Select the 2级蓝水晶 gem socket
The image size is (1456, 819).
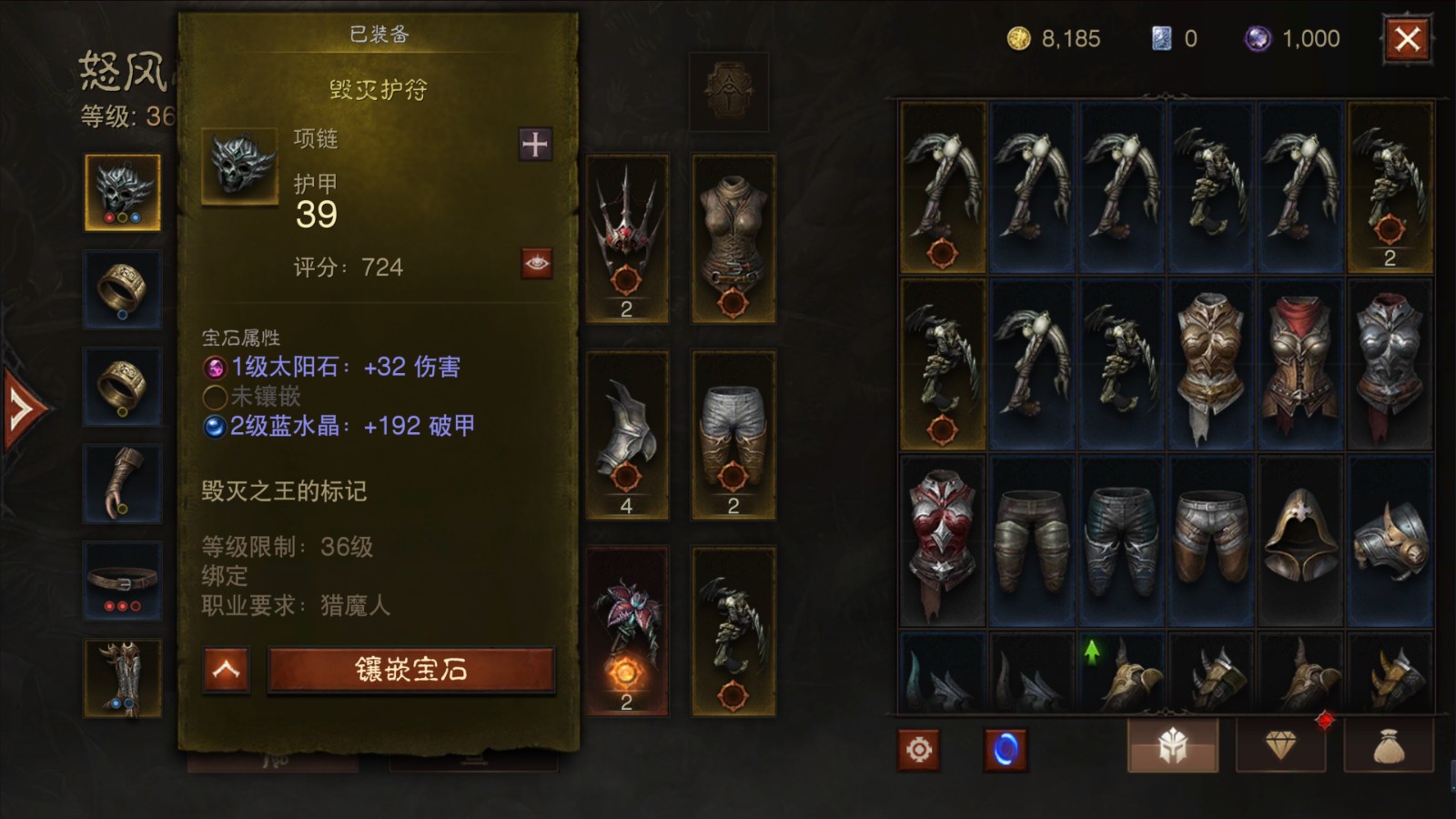(x=216, y=424)
